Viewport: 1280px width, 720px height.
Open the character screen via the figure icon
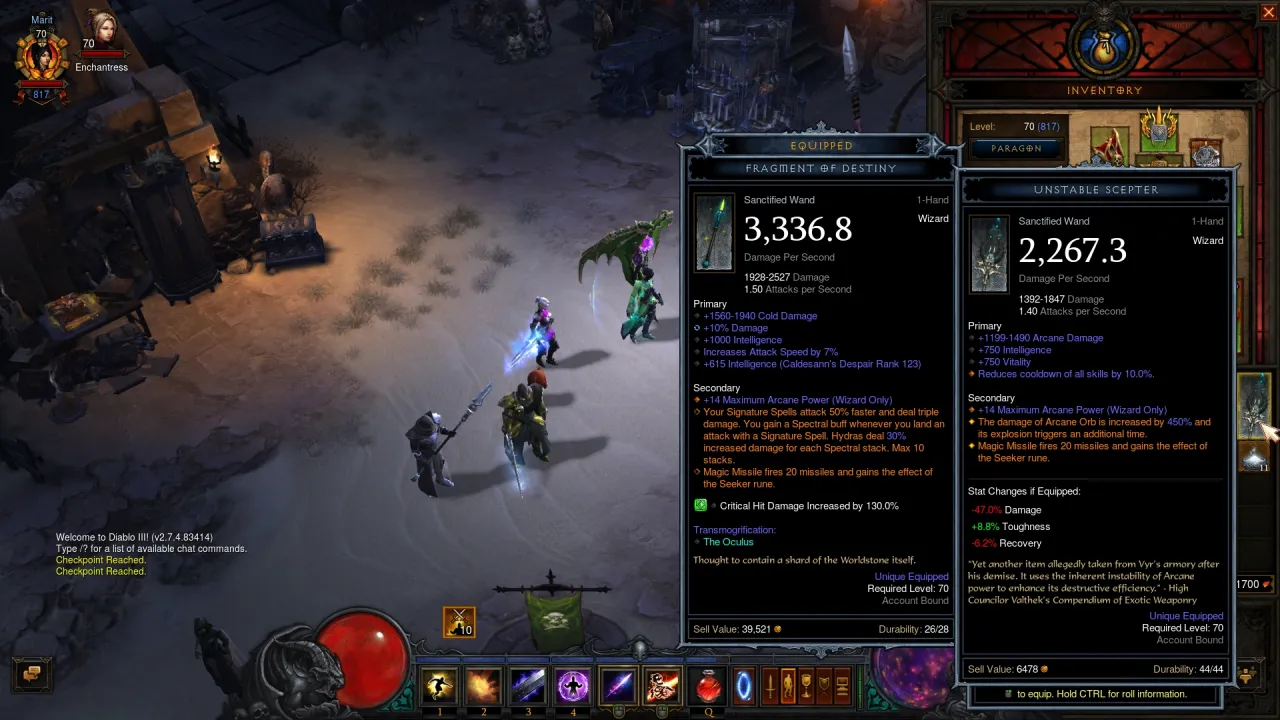(787, 685)
